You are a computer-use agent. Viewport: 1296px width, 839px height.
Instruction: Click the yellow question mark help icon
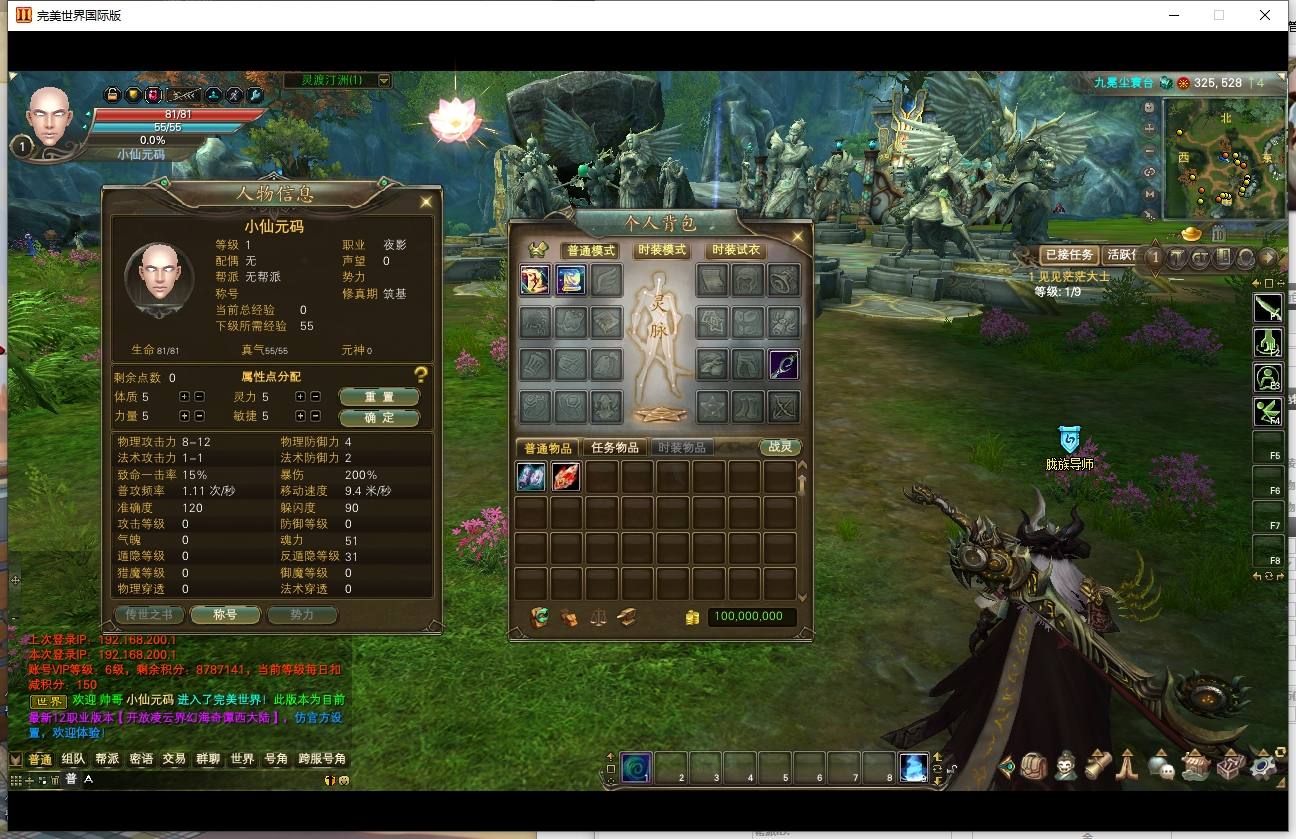point(421,375)
